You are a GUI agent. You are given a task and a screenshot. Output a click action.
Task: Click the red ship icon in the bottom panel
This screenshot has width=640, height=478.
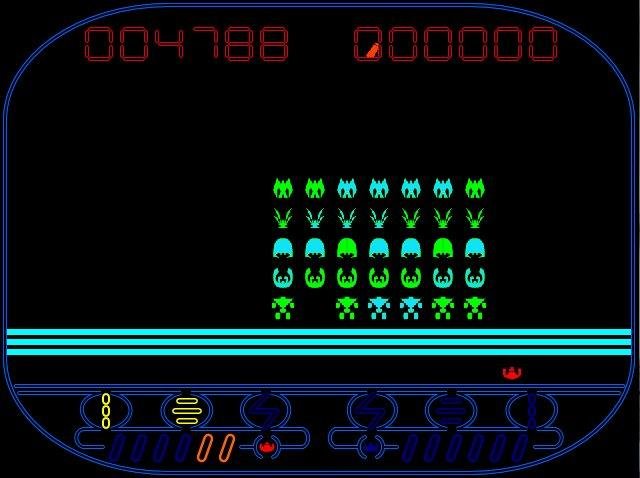point(266,446)
